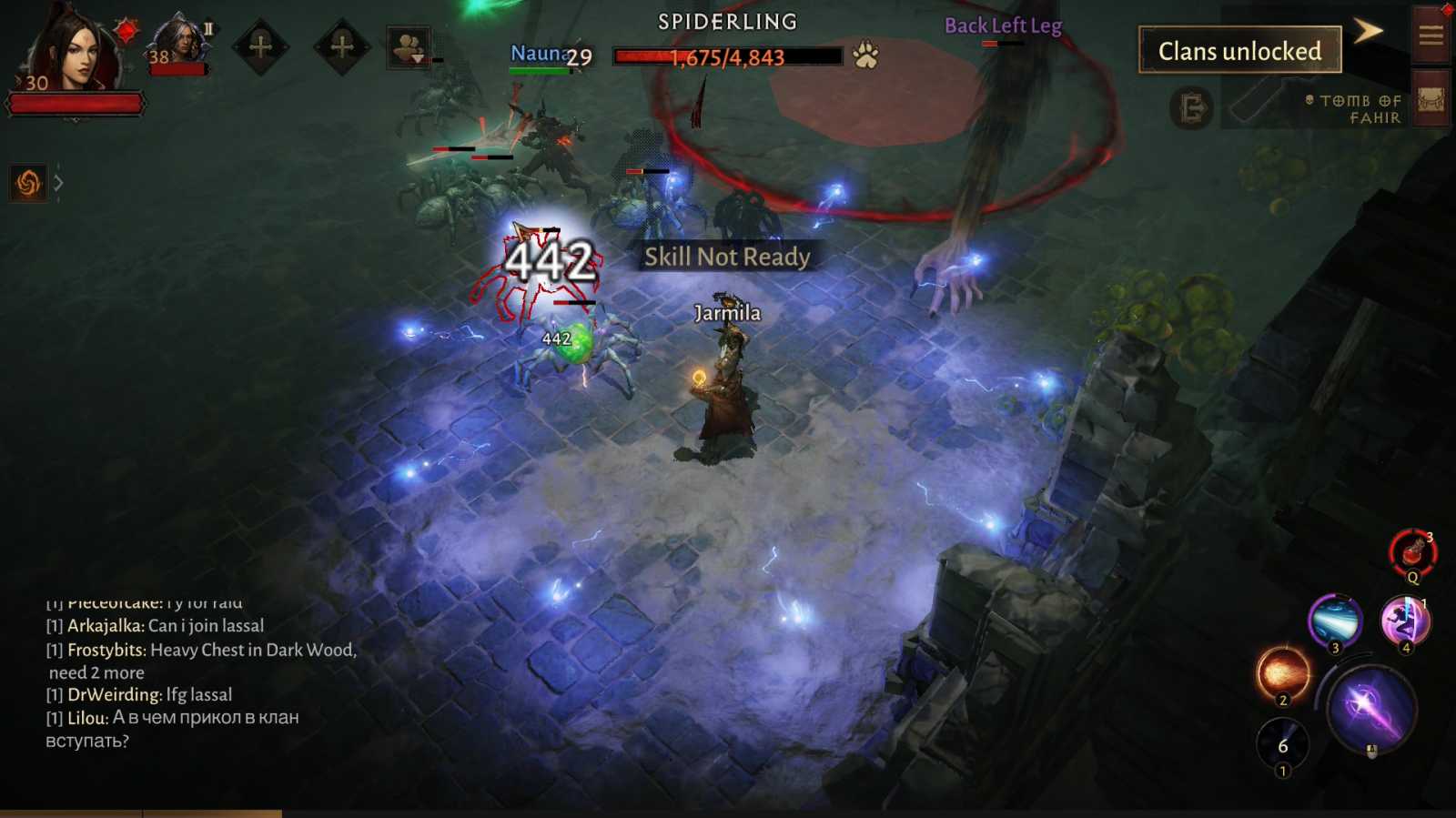Open the nearby players dropdown in top bar
This screenshot has height=818, width=1456.
(x=409, y=44)
